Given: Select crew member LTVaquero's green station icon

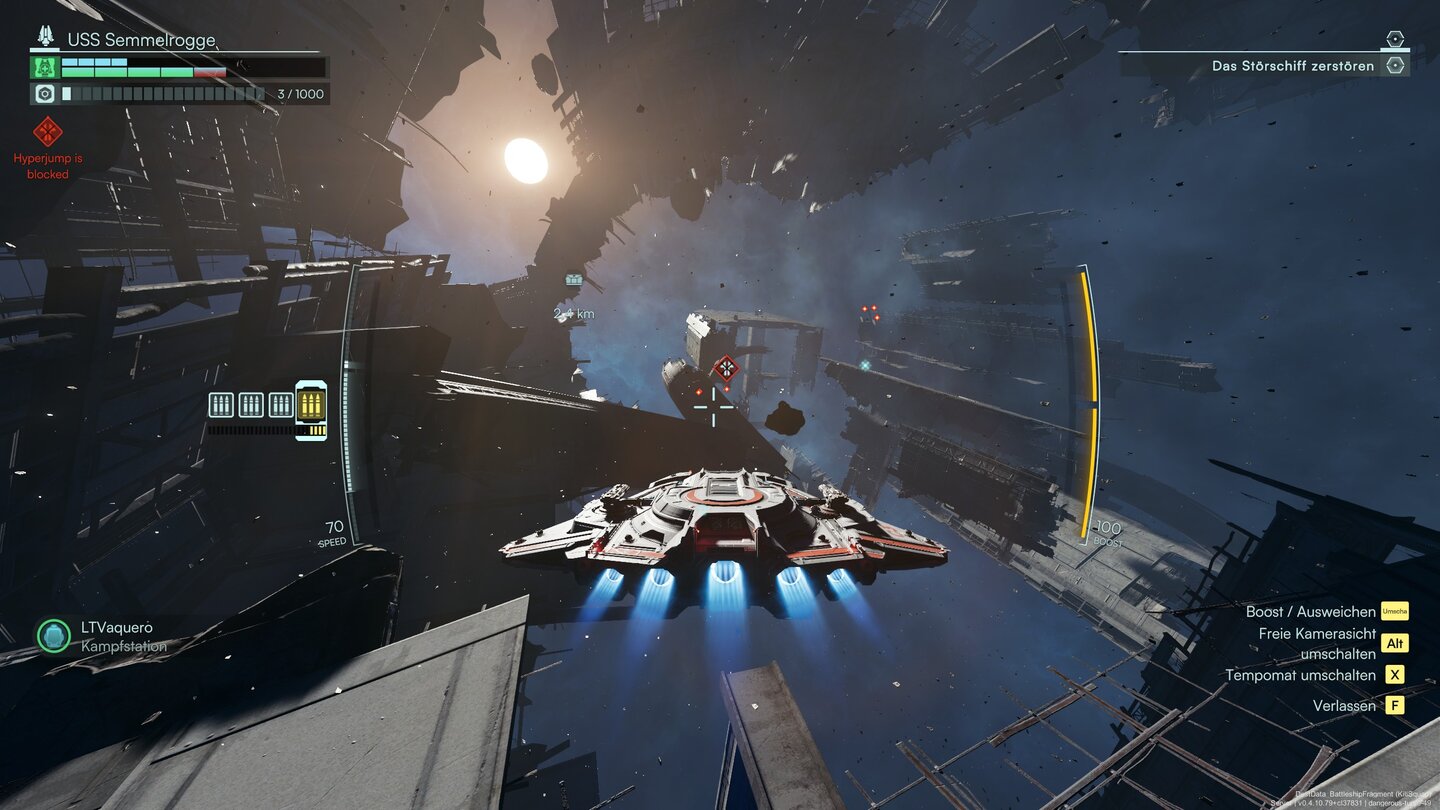Looking at the screenshot, I should pyautogui.click(x=53, y=636).
